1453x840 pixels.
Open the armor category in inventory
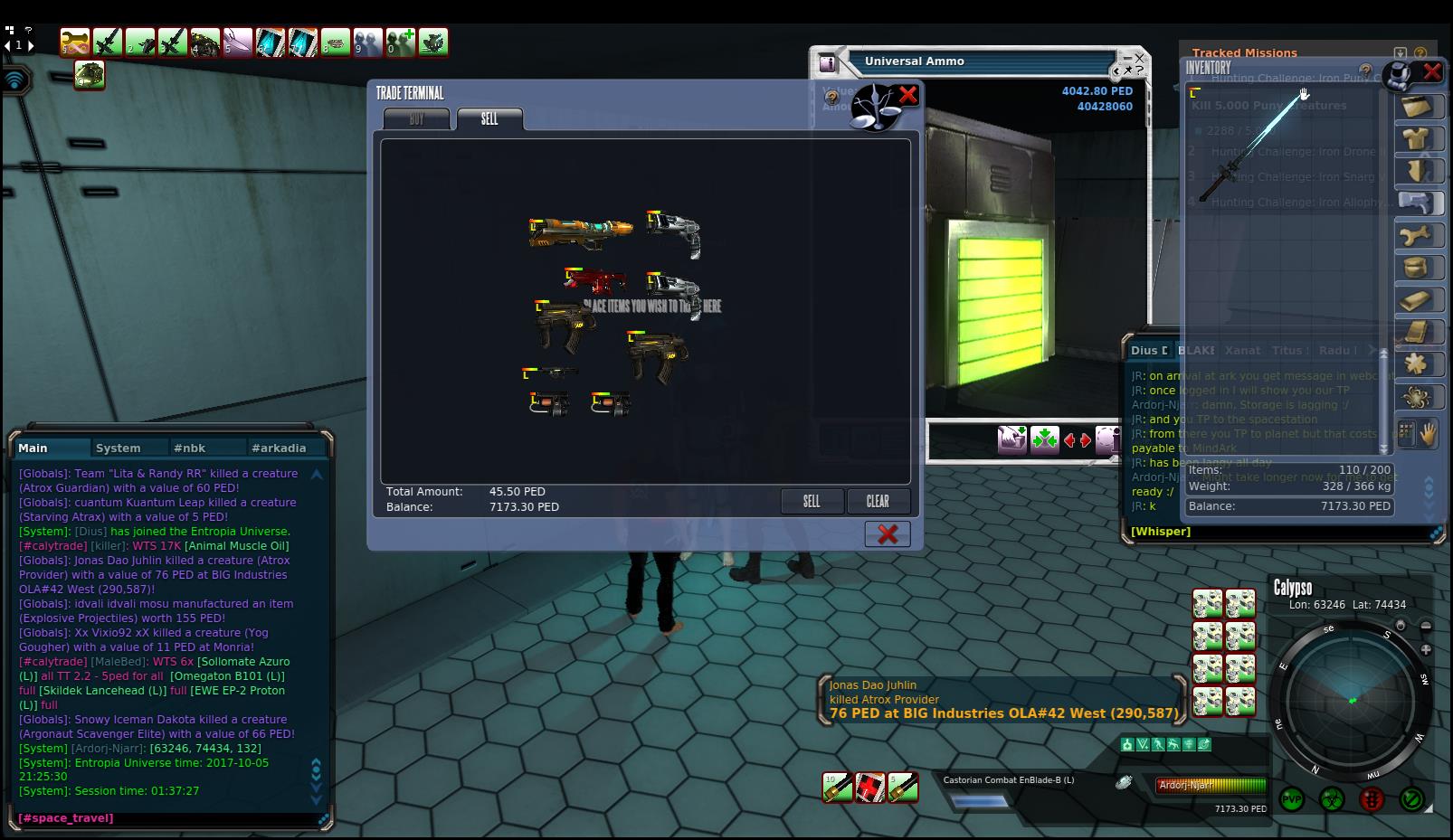[1416, 137]
